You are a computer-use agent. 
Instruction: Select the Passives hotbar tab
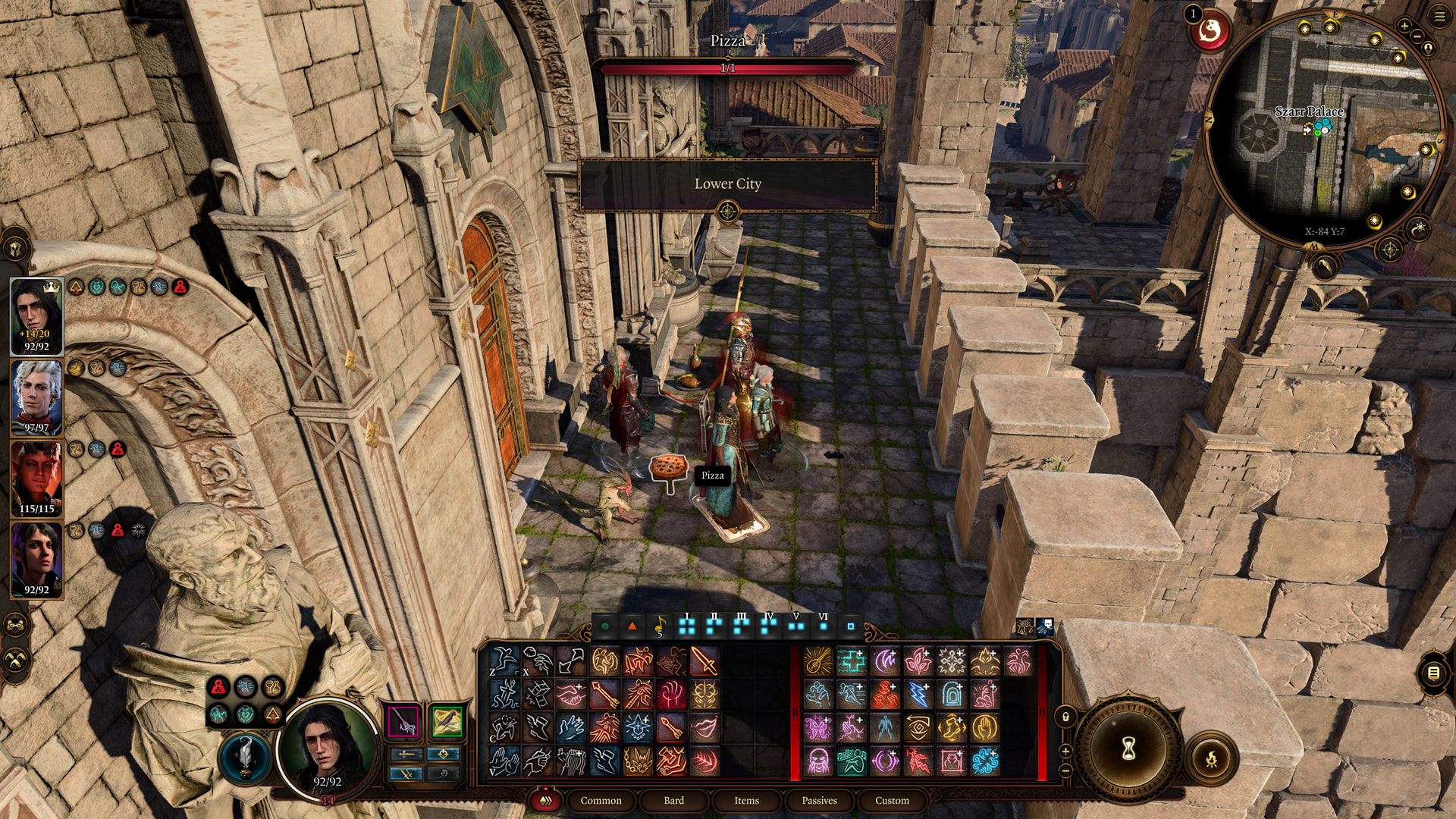(819, 800)
